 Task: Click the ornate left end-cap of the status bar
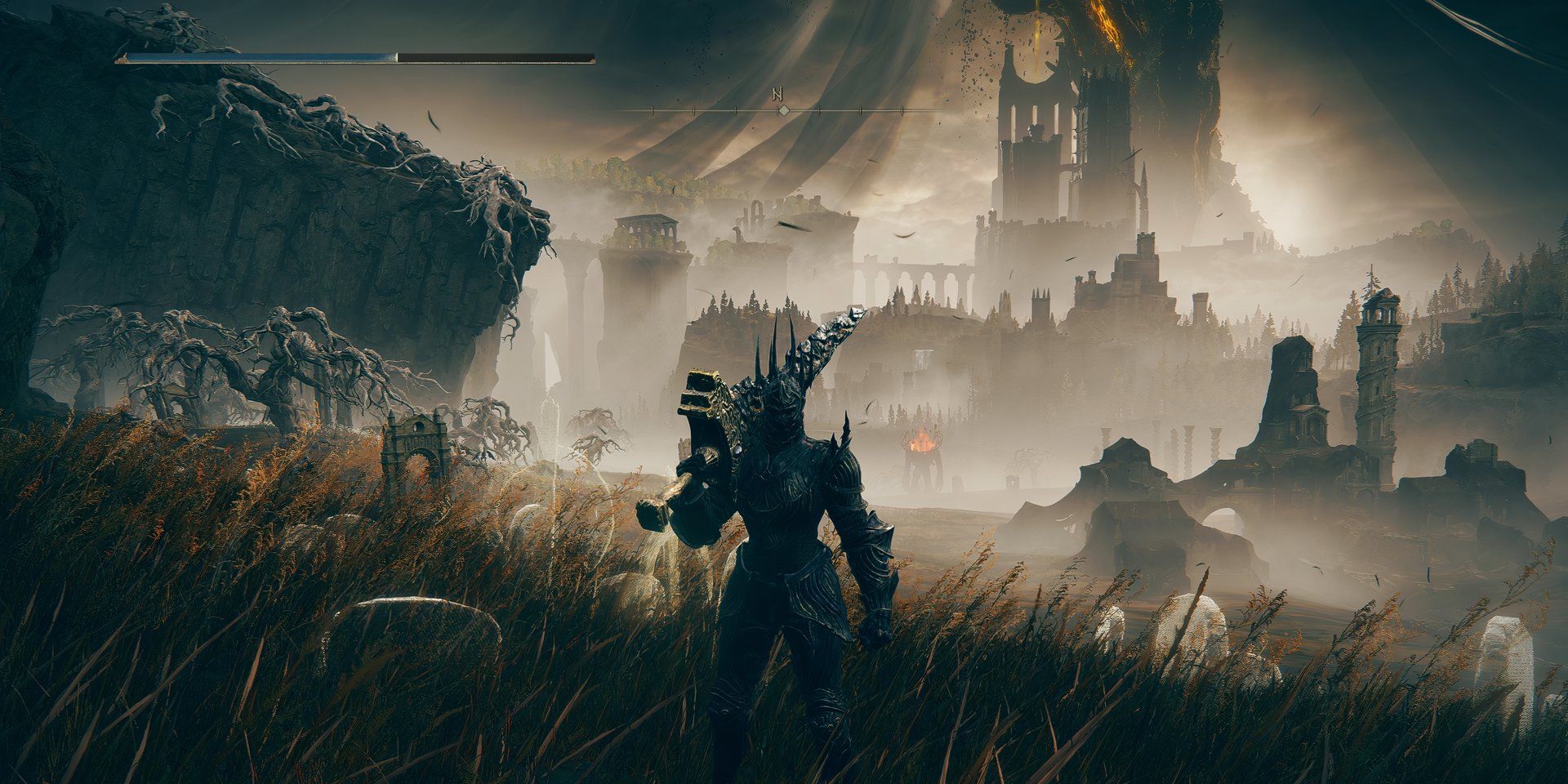coord(124,57)
